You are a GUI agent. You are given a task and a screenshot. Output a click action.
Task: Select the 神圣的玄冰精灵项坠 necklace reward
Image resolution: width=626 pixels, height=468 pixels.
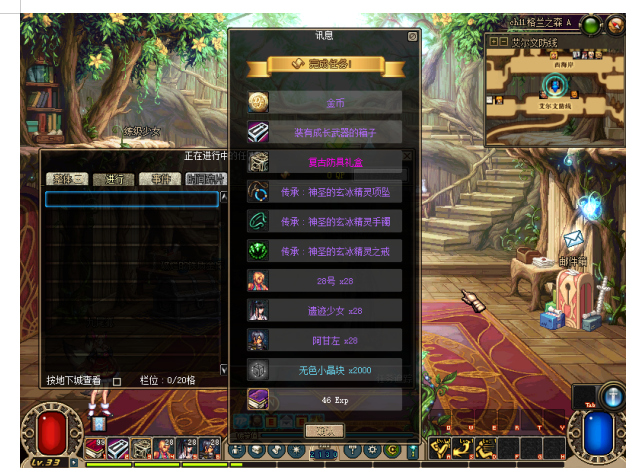pos(334,192)
